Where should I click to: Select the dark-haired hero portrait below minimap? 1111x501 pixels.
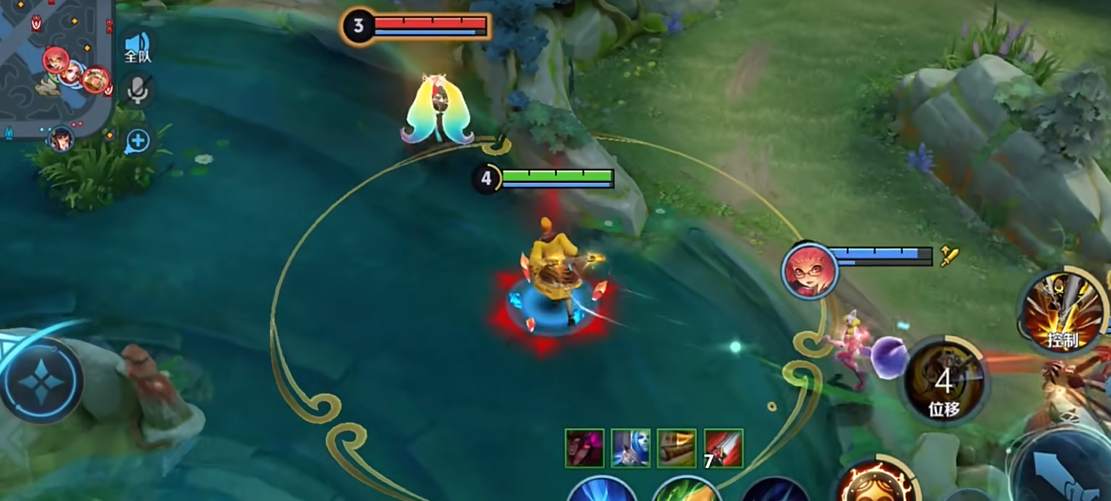point(62,140)
